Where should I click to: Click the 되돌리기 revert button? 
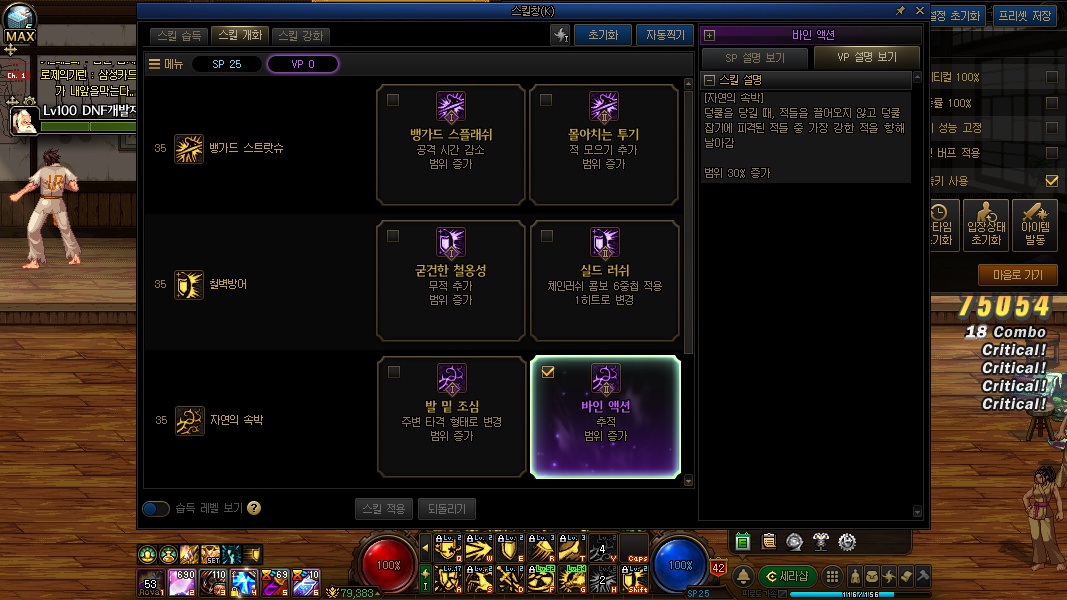pos(446,508)
